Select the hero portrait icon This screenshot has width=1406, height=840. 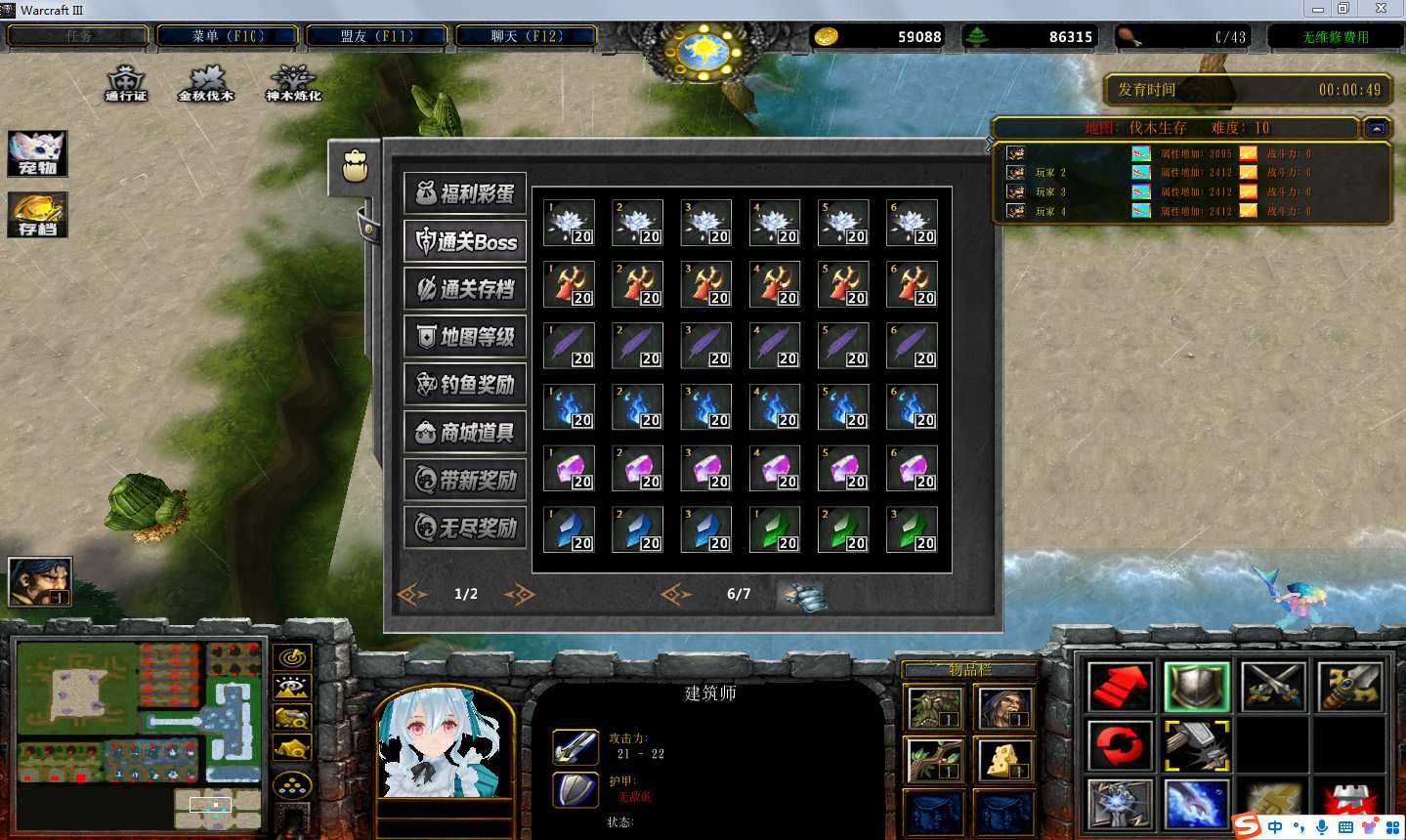pyautogui.click(x=40, y=581)
